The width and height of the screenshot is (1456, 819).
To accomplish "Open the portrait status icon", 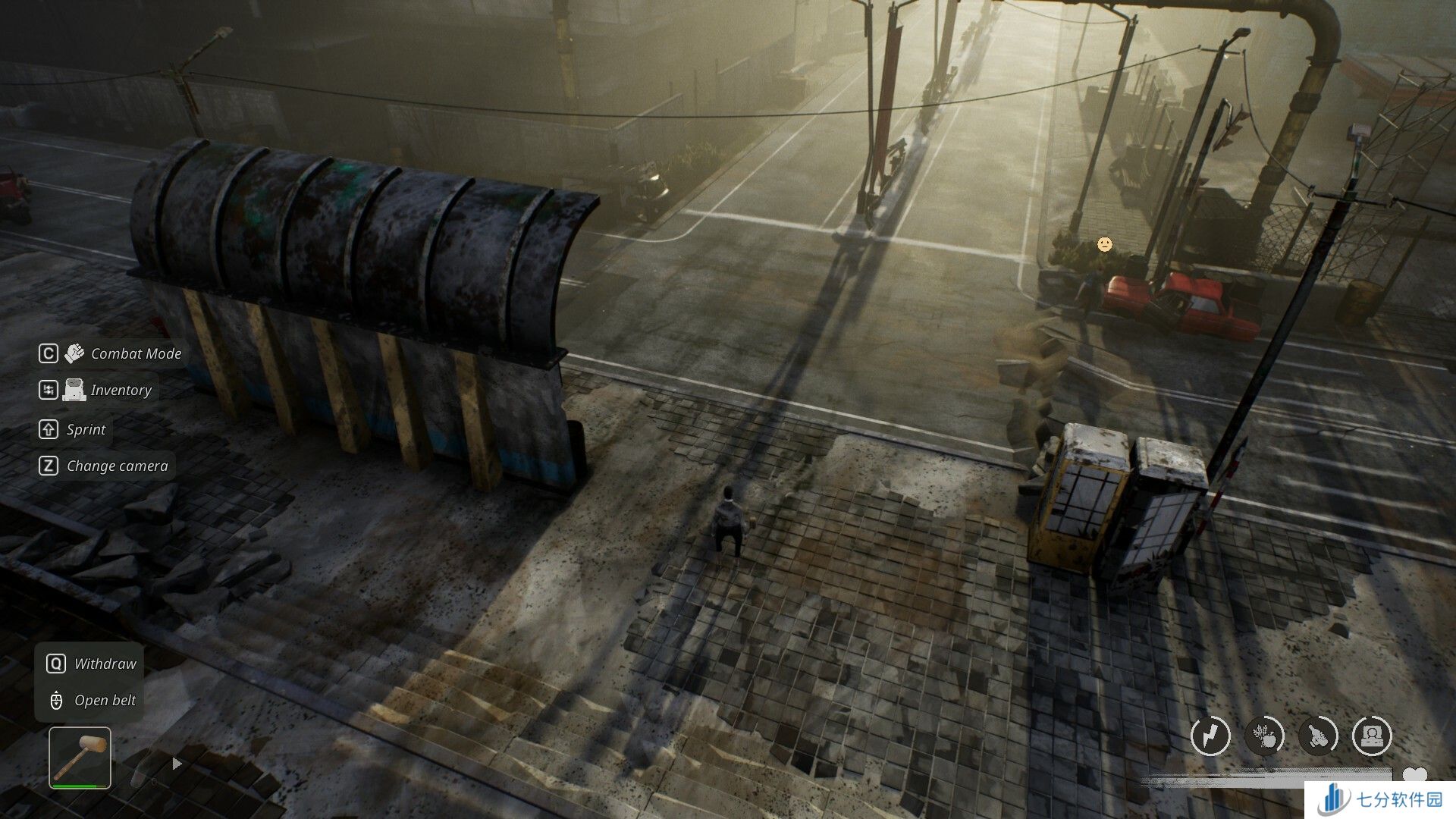I will [x=1372, y=735].
